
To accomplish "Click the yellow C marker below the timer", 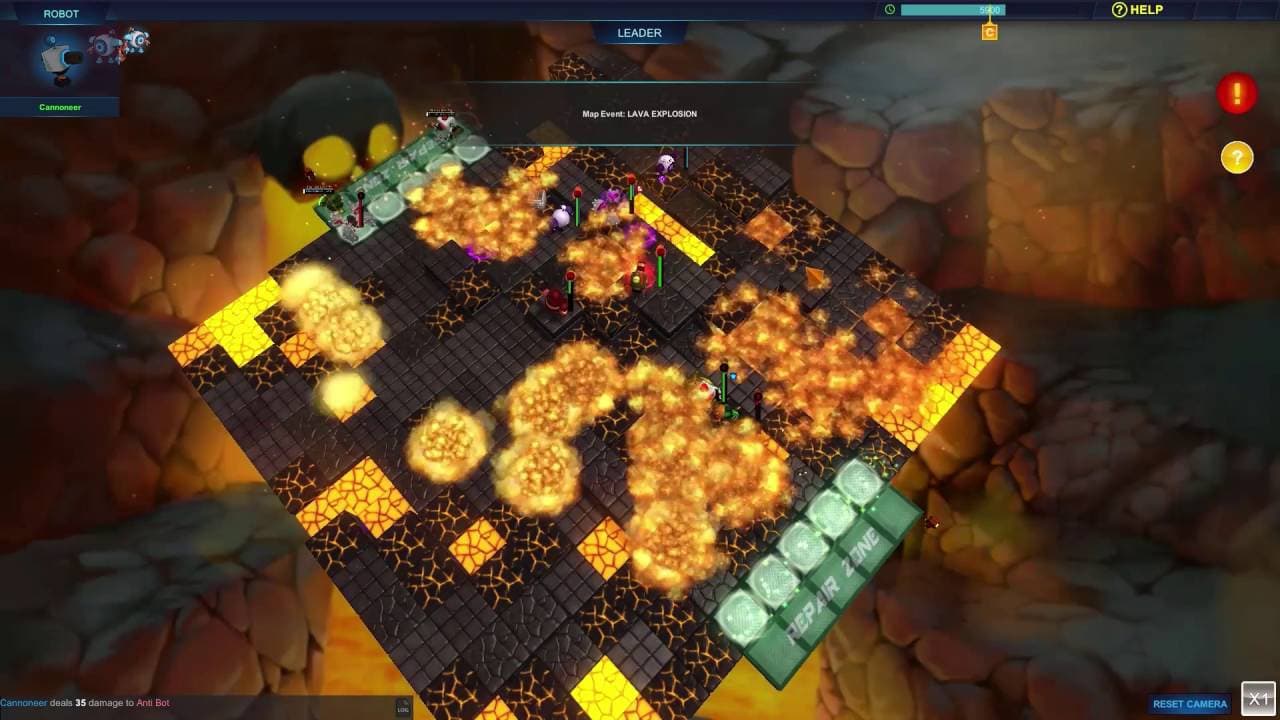I will click(988, 31).
